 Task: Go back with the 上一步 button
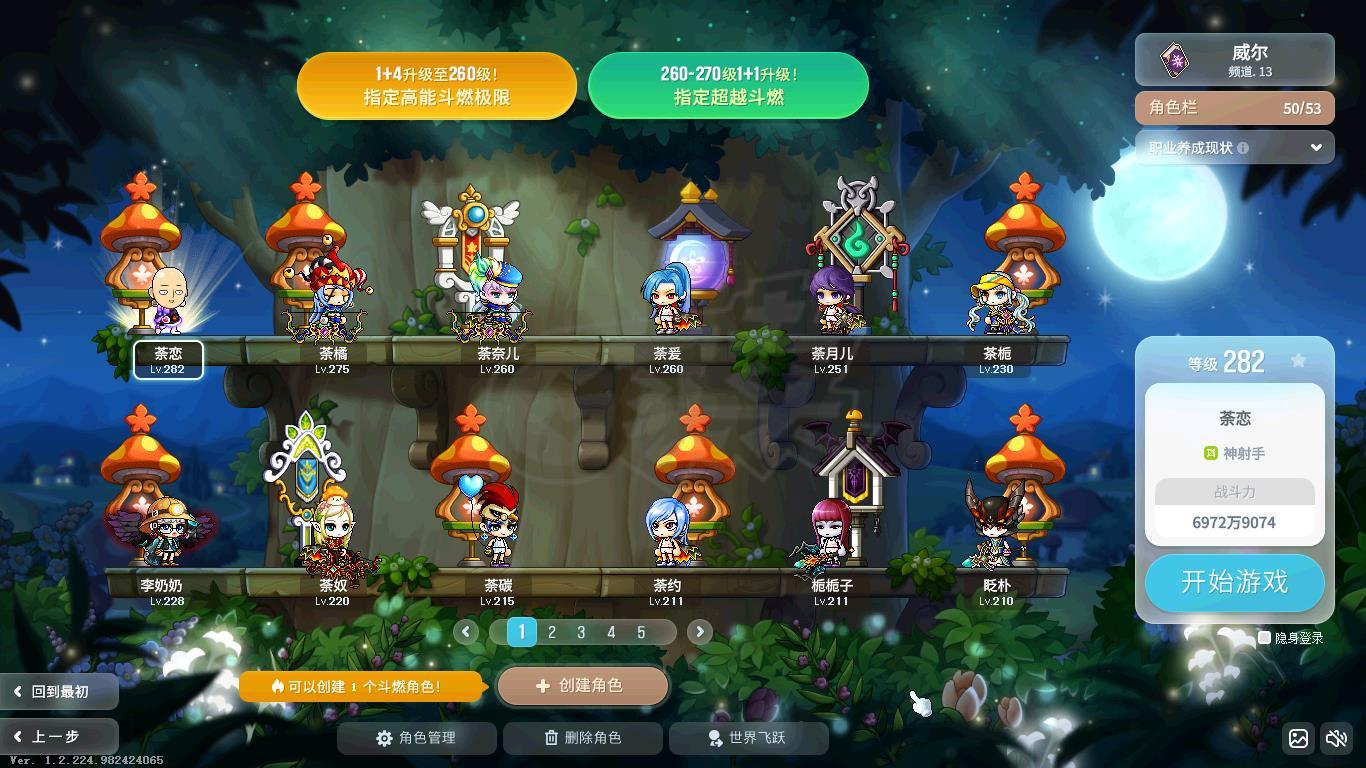click(x=58, y=737)
